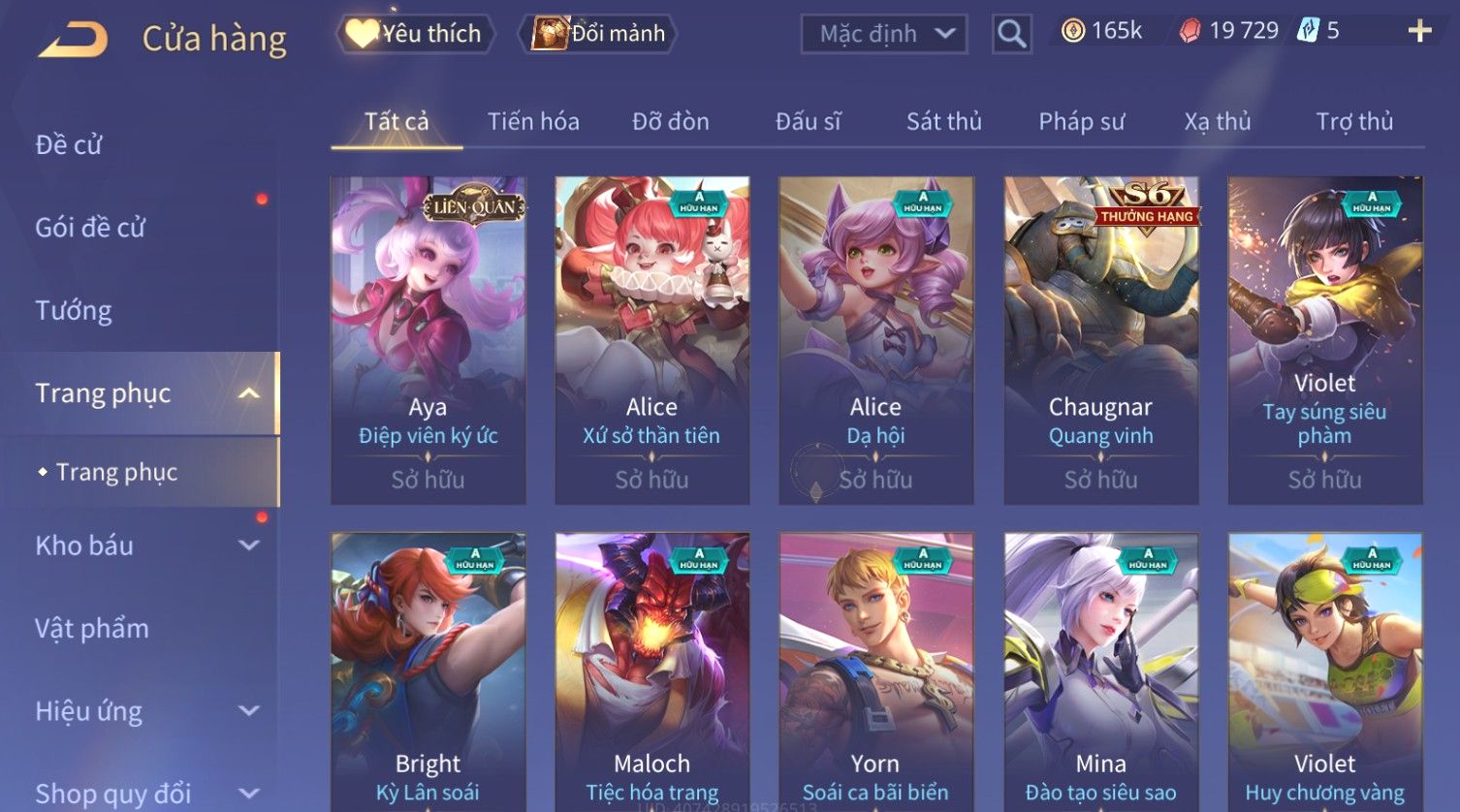Click the magnifying glass search icon
Screen dimensions: 1460x812
(1011, 35)
